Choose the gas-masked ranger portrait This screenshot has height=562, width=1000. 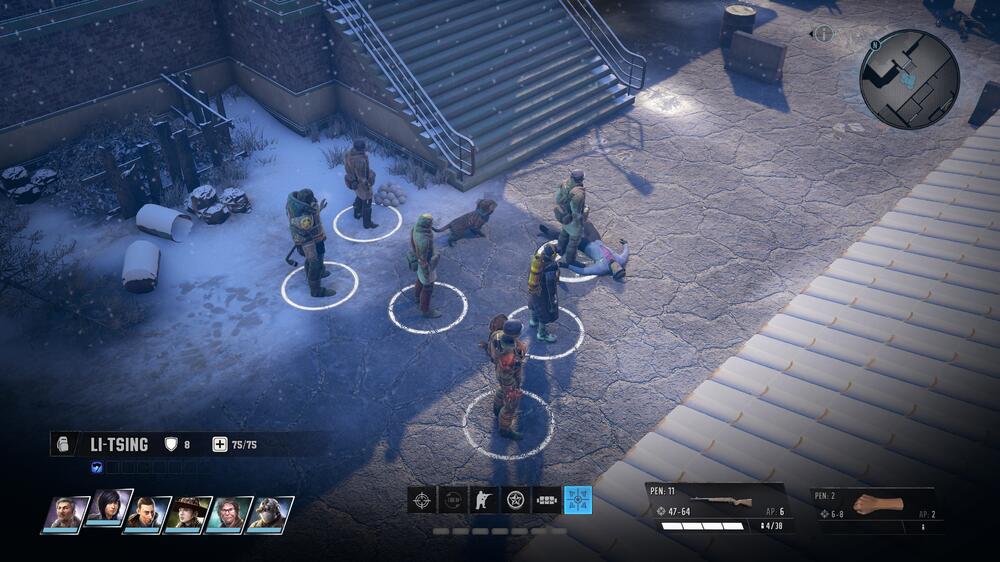[270, 514]
